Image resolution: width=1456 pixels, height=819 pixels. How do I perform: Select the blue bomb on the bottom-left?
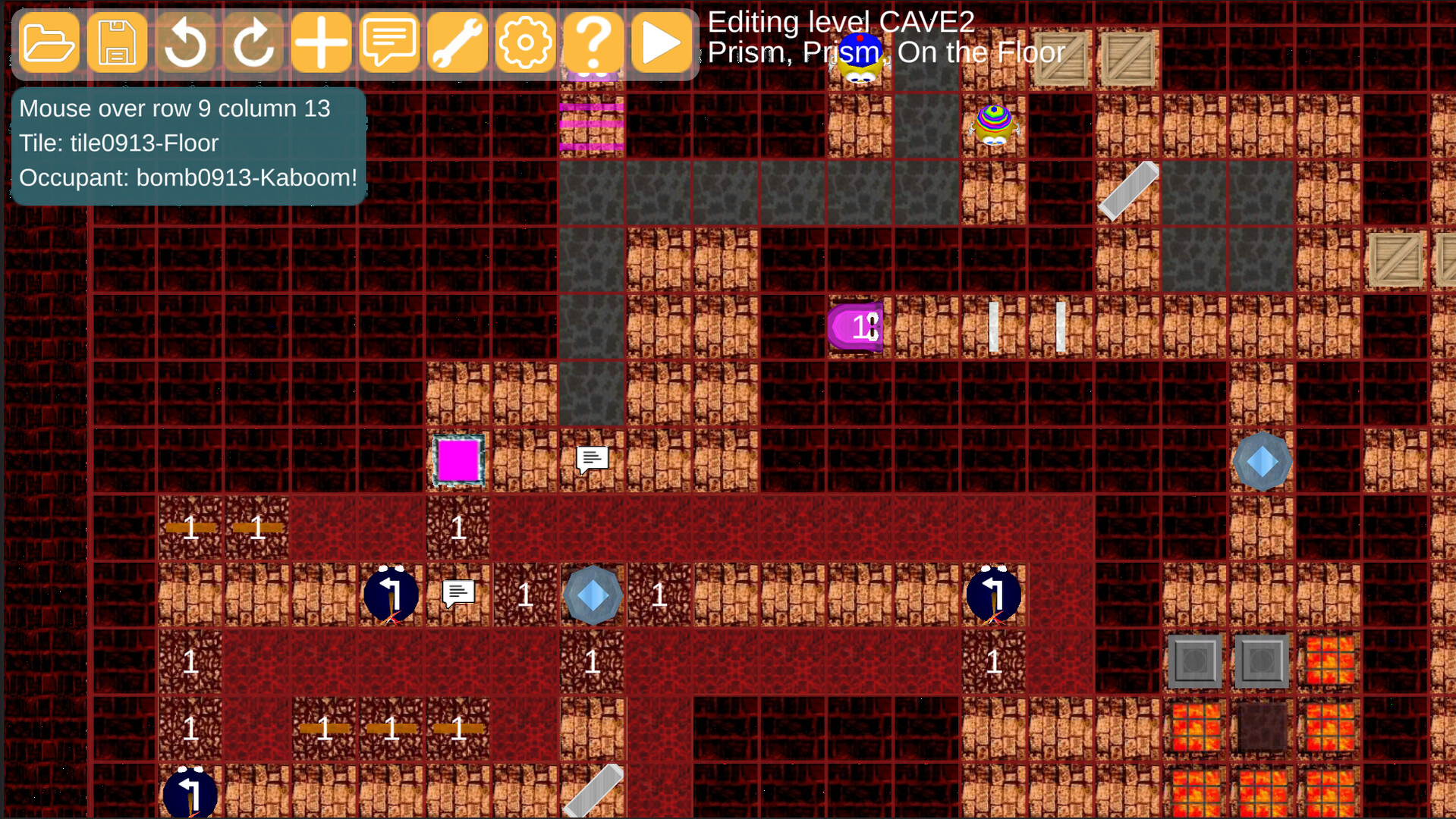(190, 792)
